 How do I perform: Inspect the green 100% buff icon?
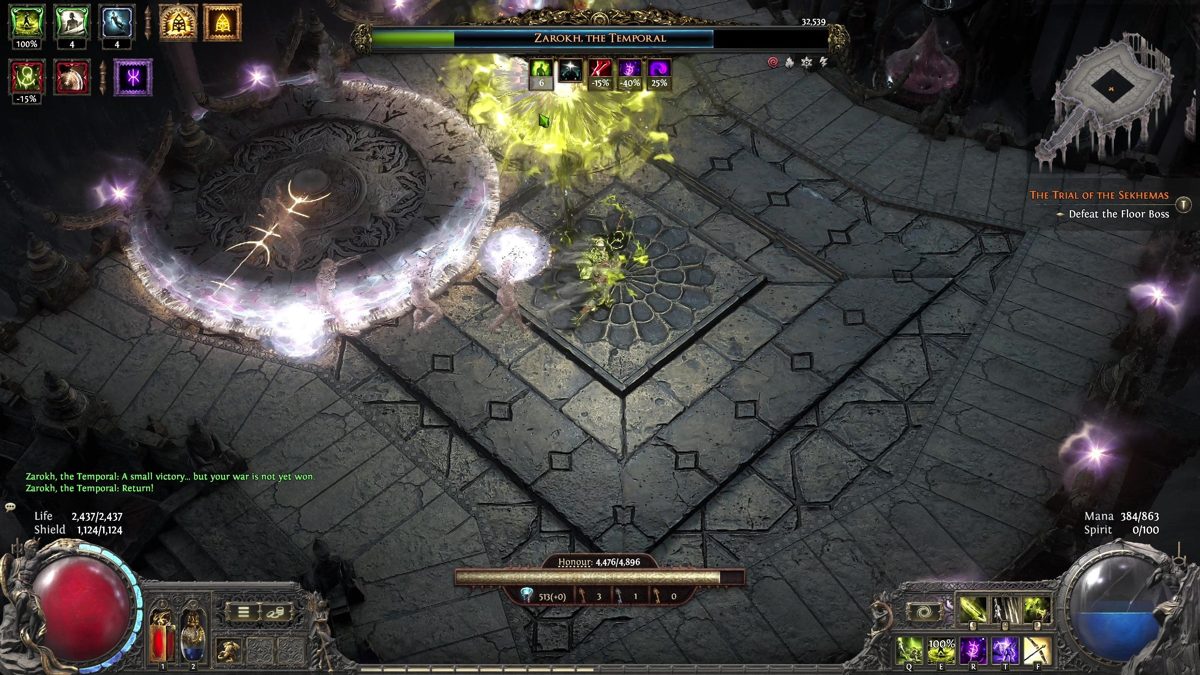coord(27,22)
